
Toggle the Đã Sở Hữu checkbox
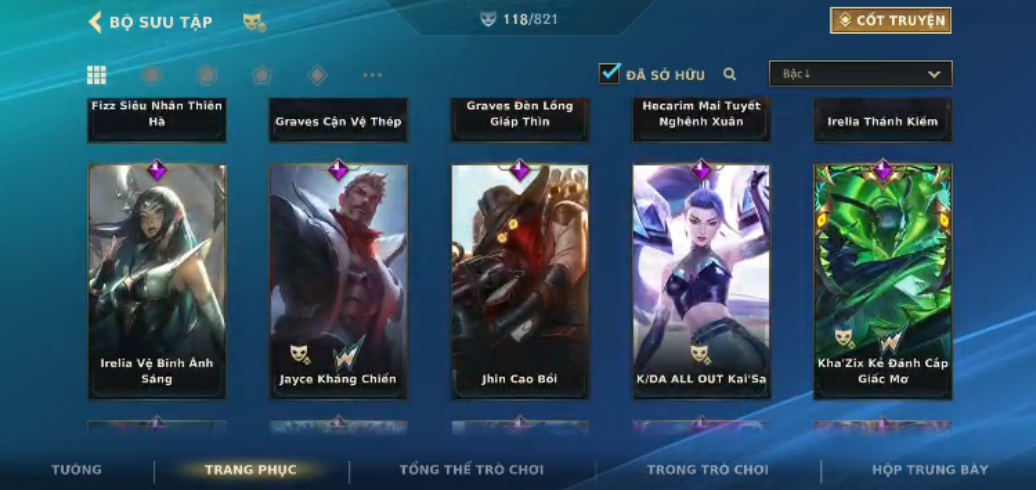coord(610,73)
